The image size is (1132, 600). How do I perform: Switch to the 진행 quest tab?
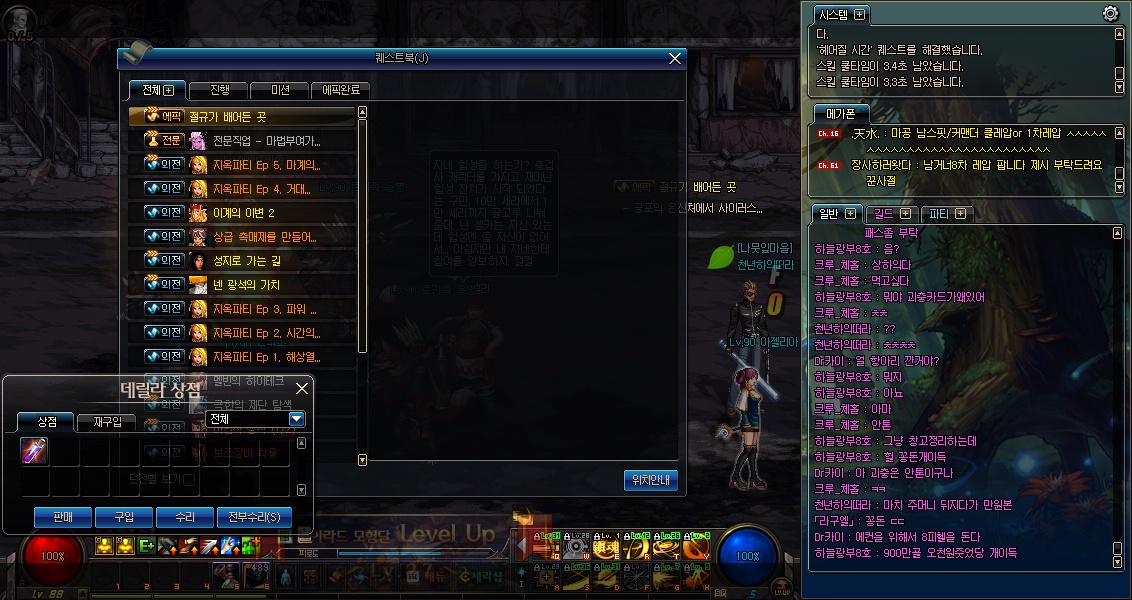(218, 90)
